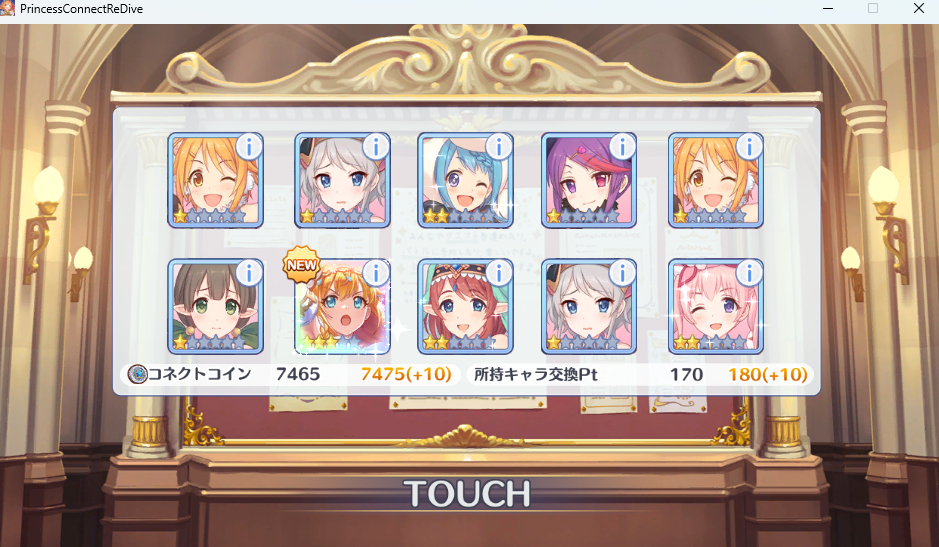Screen dimensions: 939x547
Task: Select the card tagged NEW
Action: [341, 307]
